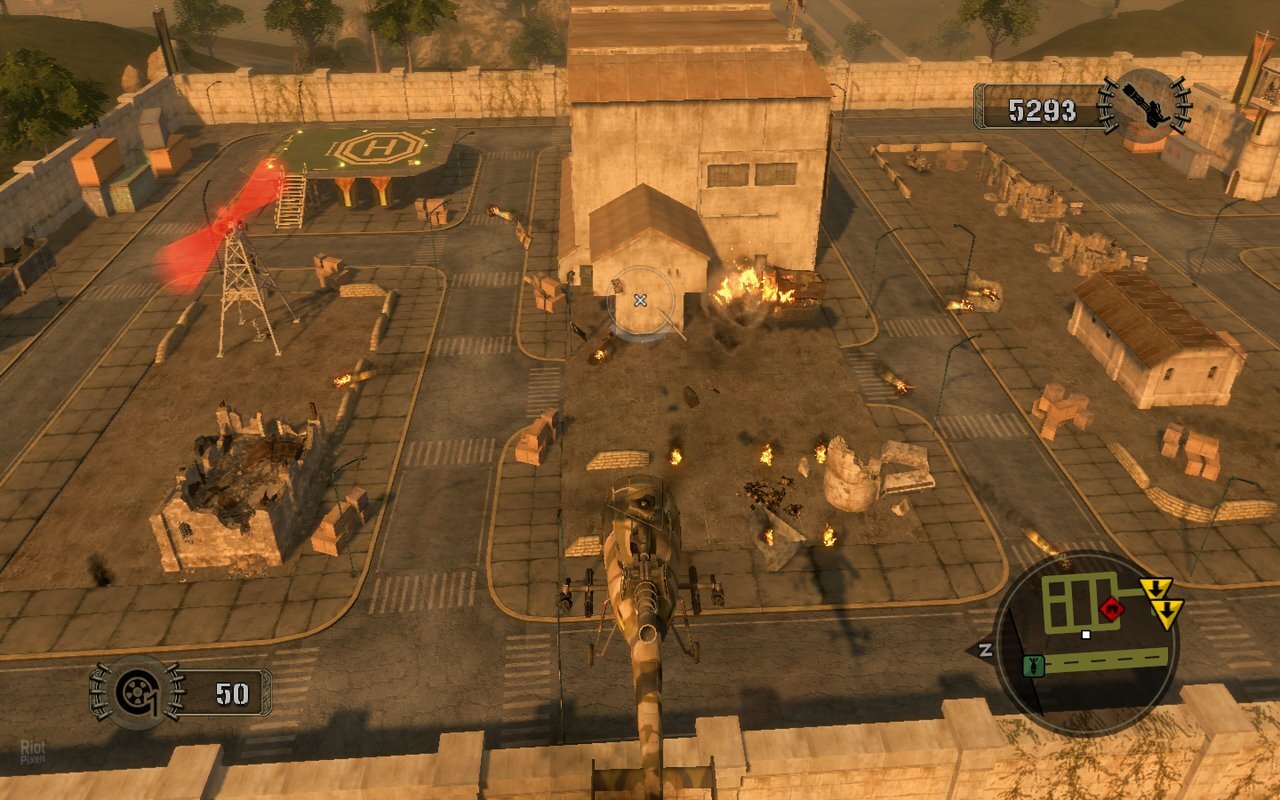The image size is (1280, 800).
Task: Select the red diamond marker on minimap
Action: (1111, 609)
